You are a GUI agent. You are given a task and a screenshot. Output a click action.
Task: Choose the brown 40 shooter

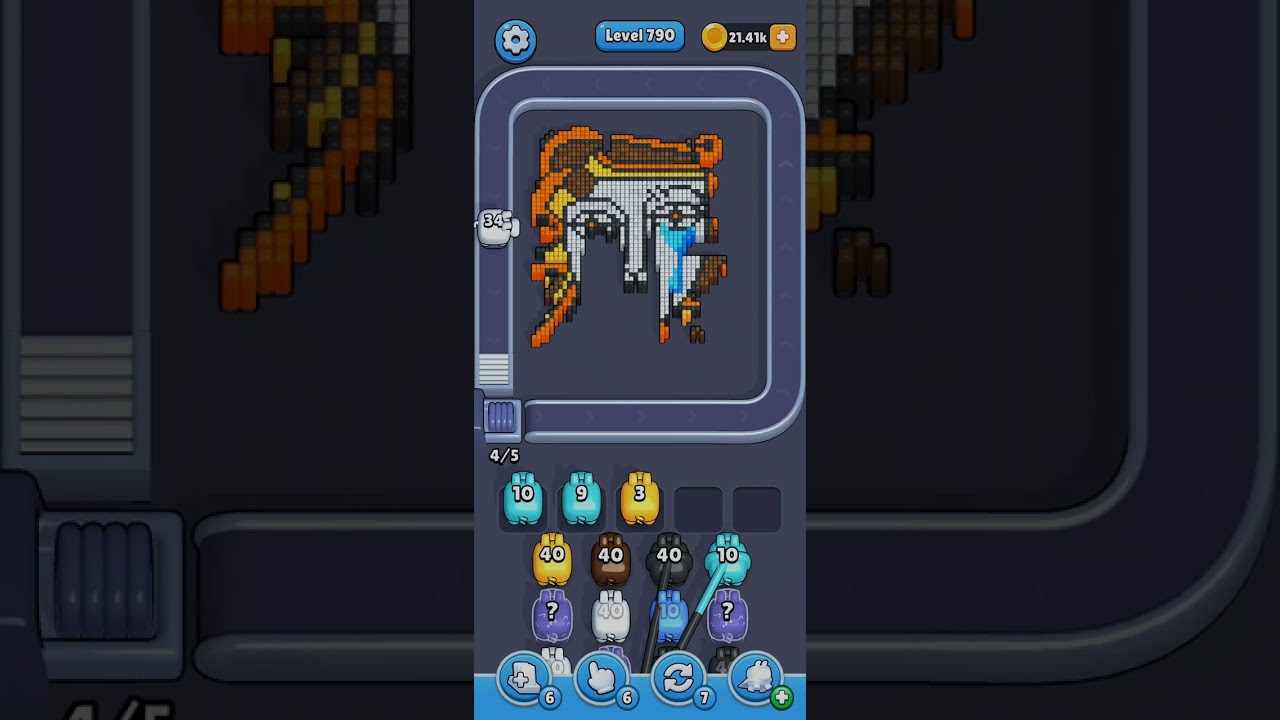click(x=610, y=560)
